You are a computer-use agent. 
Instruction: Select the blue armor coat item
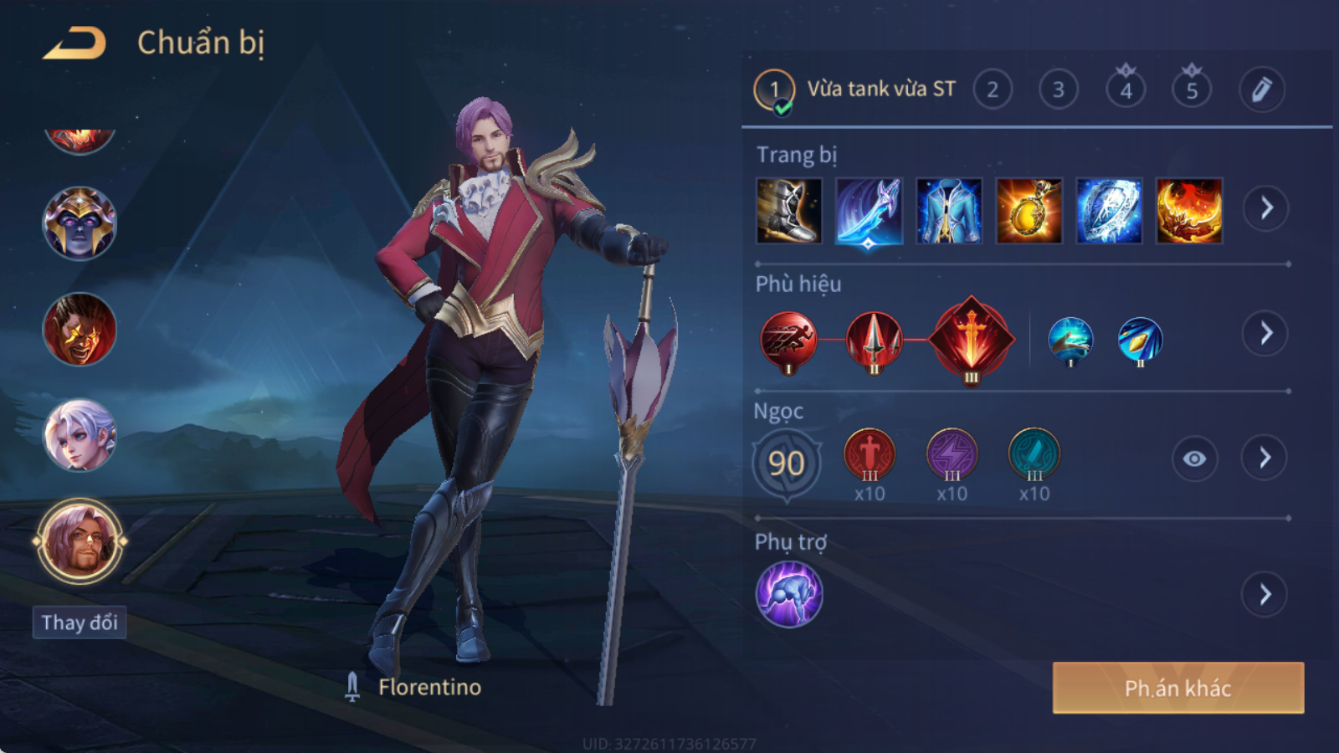tap(949, 211)
